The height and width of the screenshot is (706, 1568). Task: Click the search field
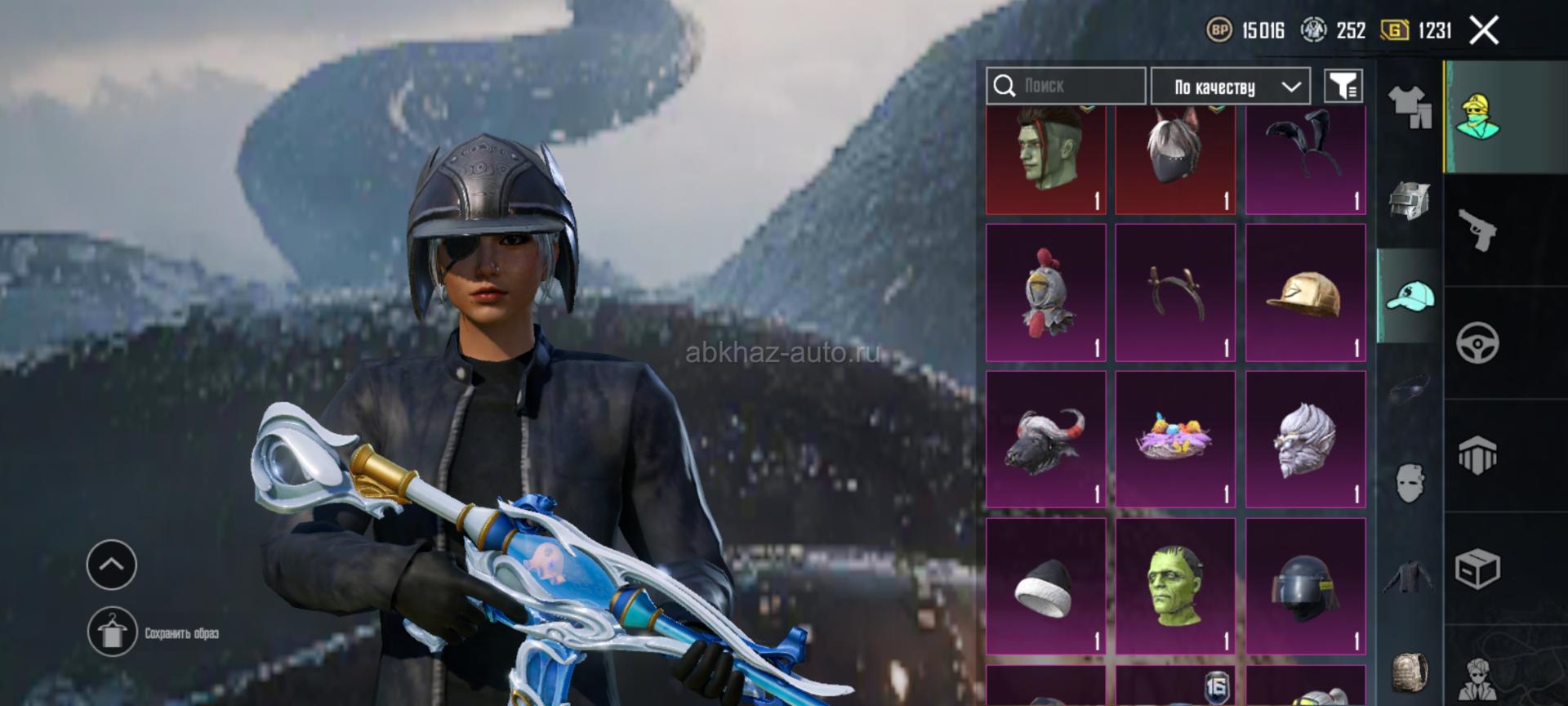[x=1066, y=86]
